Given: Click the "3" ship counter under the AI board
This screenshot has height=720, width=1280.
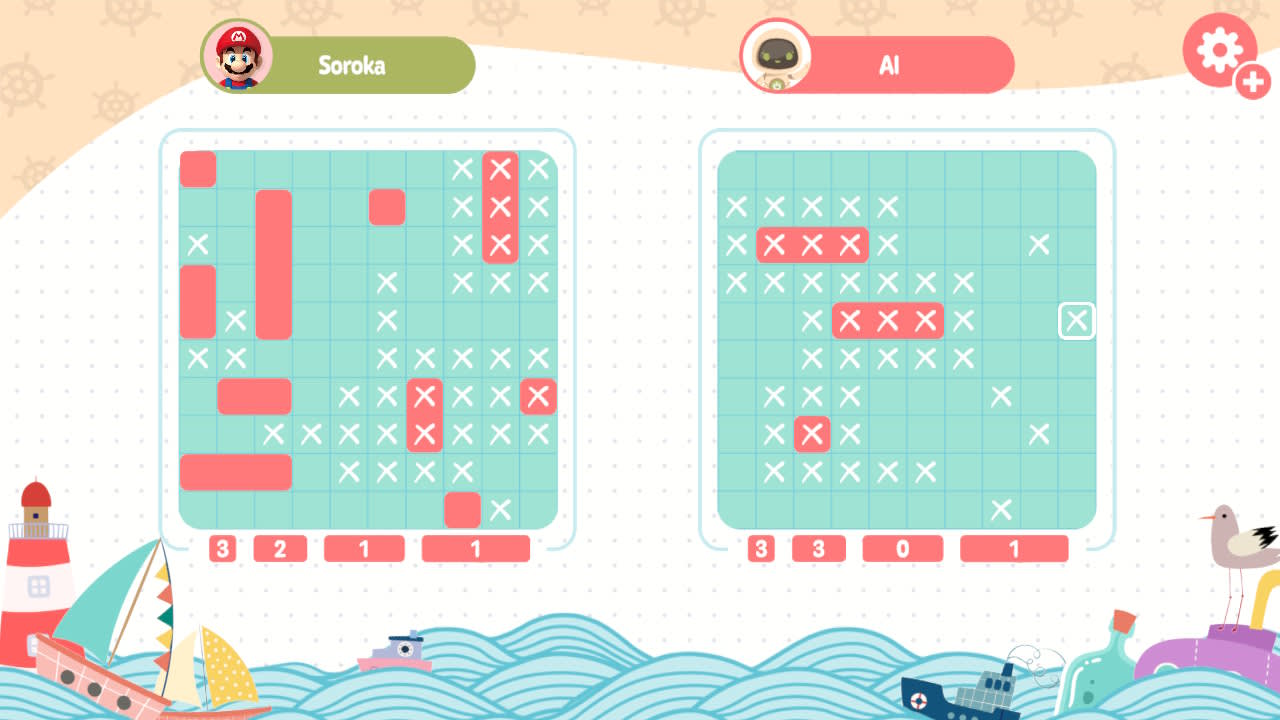Looking at the screenshot, I should pyautogui.click(x=760, y=548).
